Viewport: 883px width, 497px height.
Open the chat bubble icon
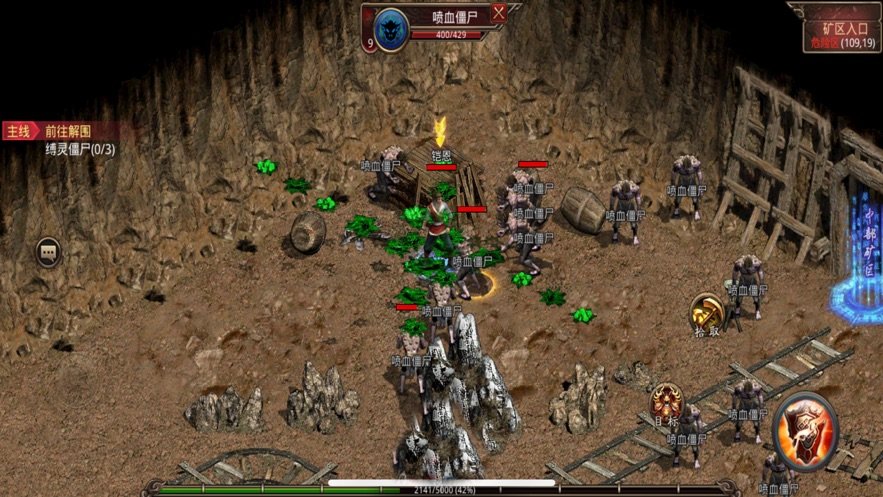[x=48, y=251]
